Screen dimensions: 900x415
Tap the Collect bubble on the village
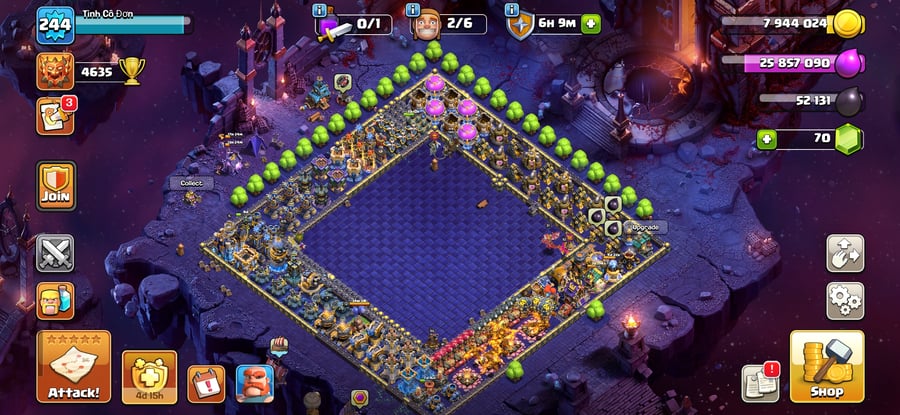point(191,183)
